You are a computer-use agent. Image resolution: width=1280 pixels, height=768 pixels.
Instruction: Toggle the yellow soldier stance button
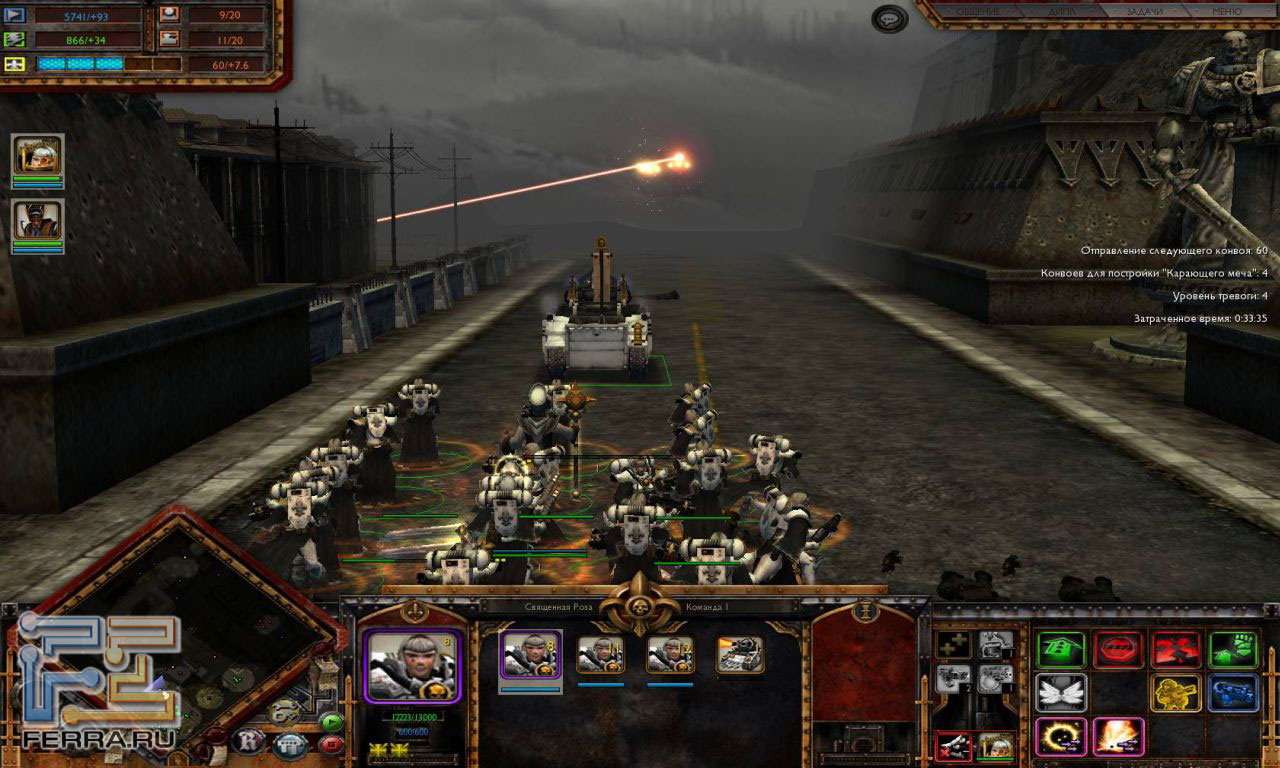[x=1175, y=692]
